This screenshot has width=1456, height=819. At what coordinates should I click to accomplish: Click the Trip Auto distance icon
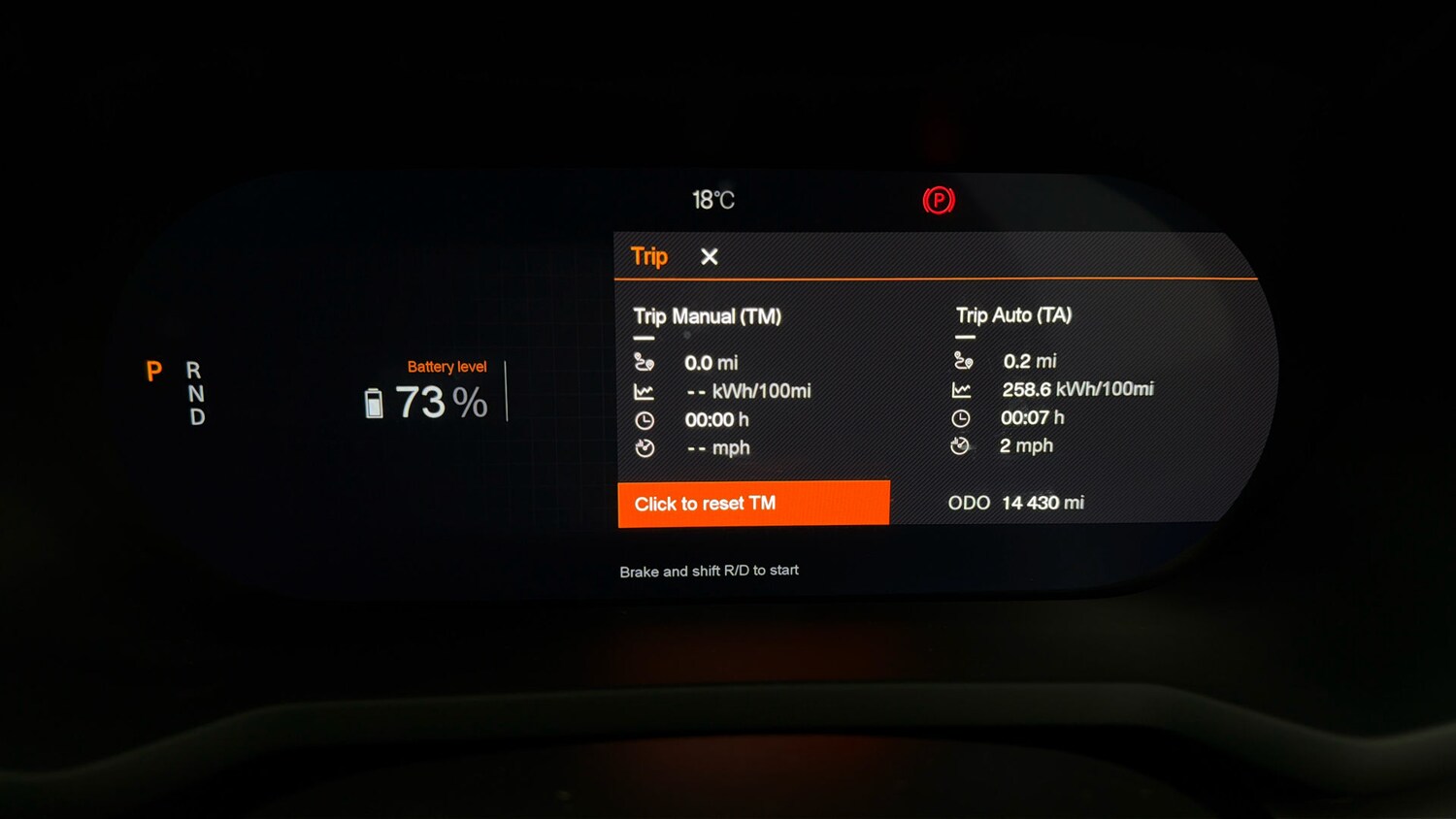point(962,359)
